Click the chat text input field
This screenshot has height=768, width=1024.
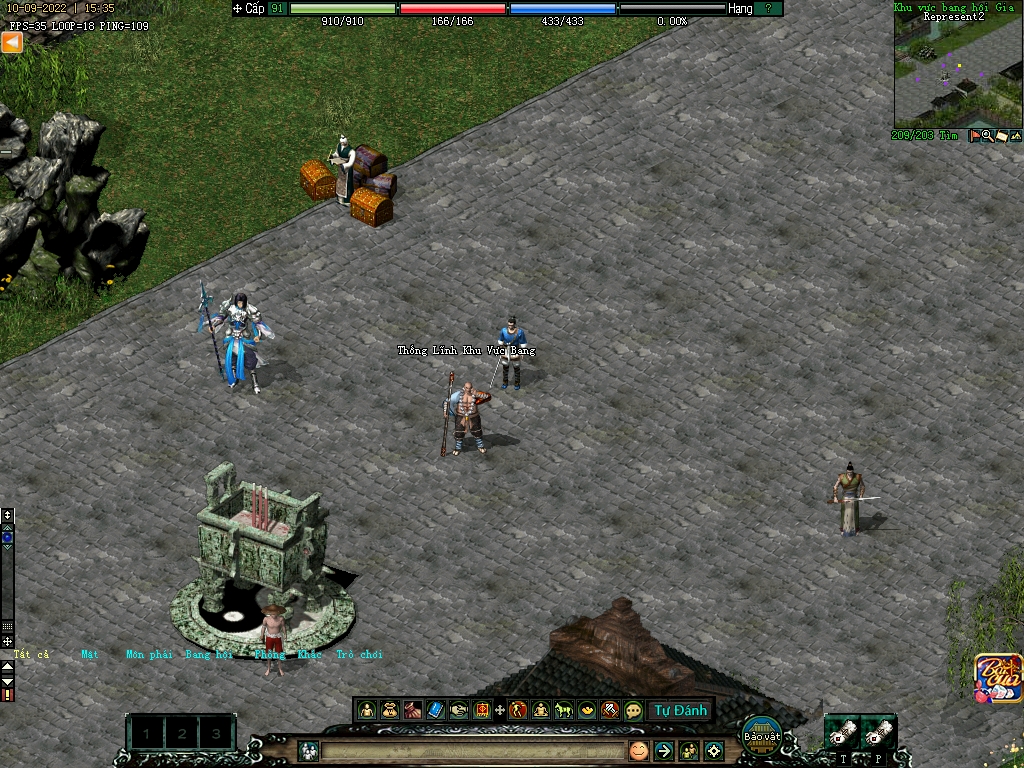(470, 750)
